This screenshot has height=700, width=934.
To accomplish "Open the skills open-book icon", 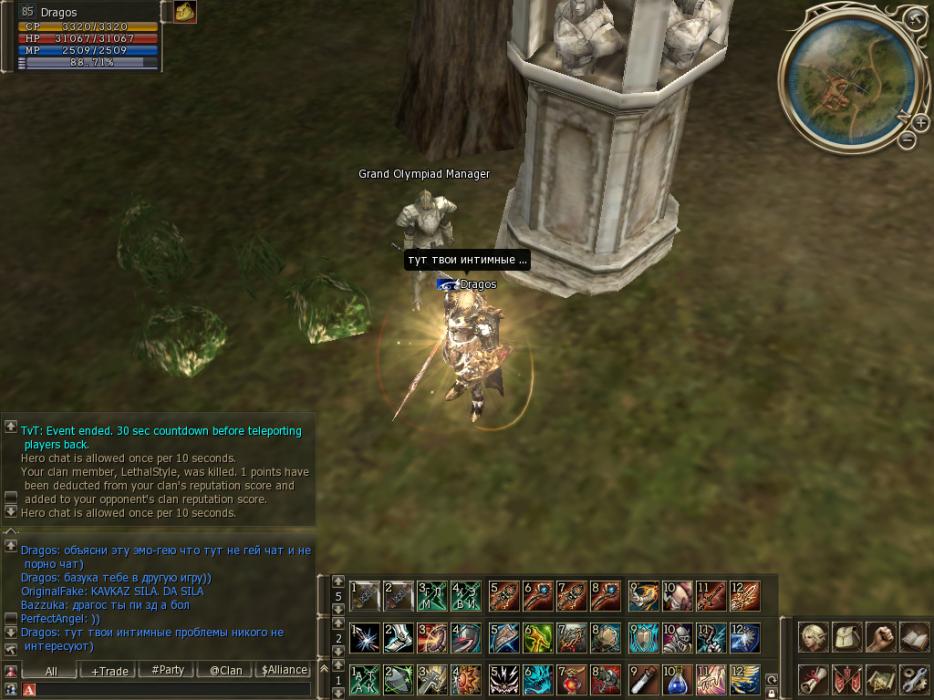I will [913, 637].
